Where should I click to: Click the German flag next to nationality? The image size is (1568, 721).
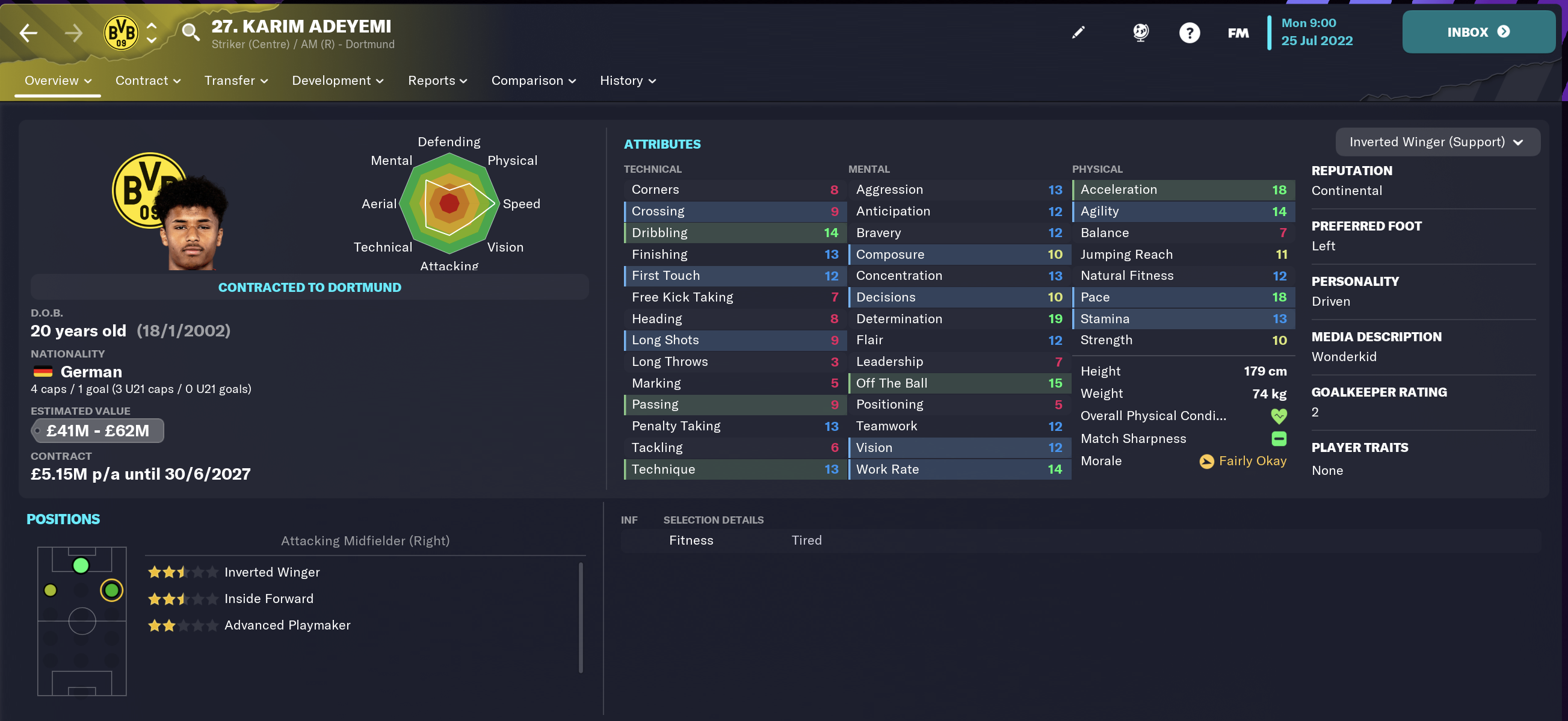pyautogui.click(x=43, y=371)
